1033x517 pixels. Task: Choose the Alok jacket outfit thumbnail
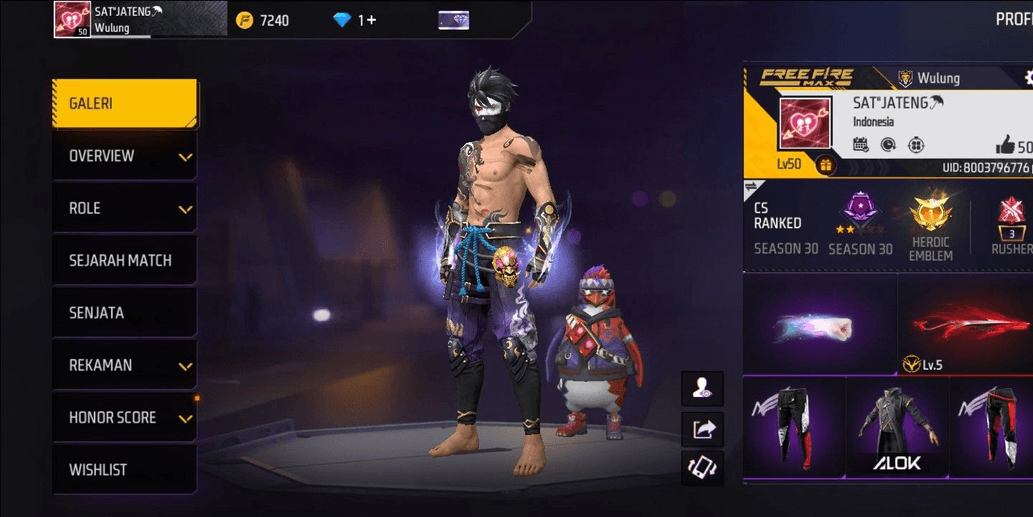tap(896, 427)
